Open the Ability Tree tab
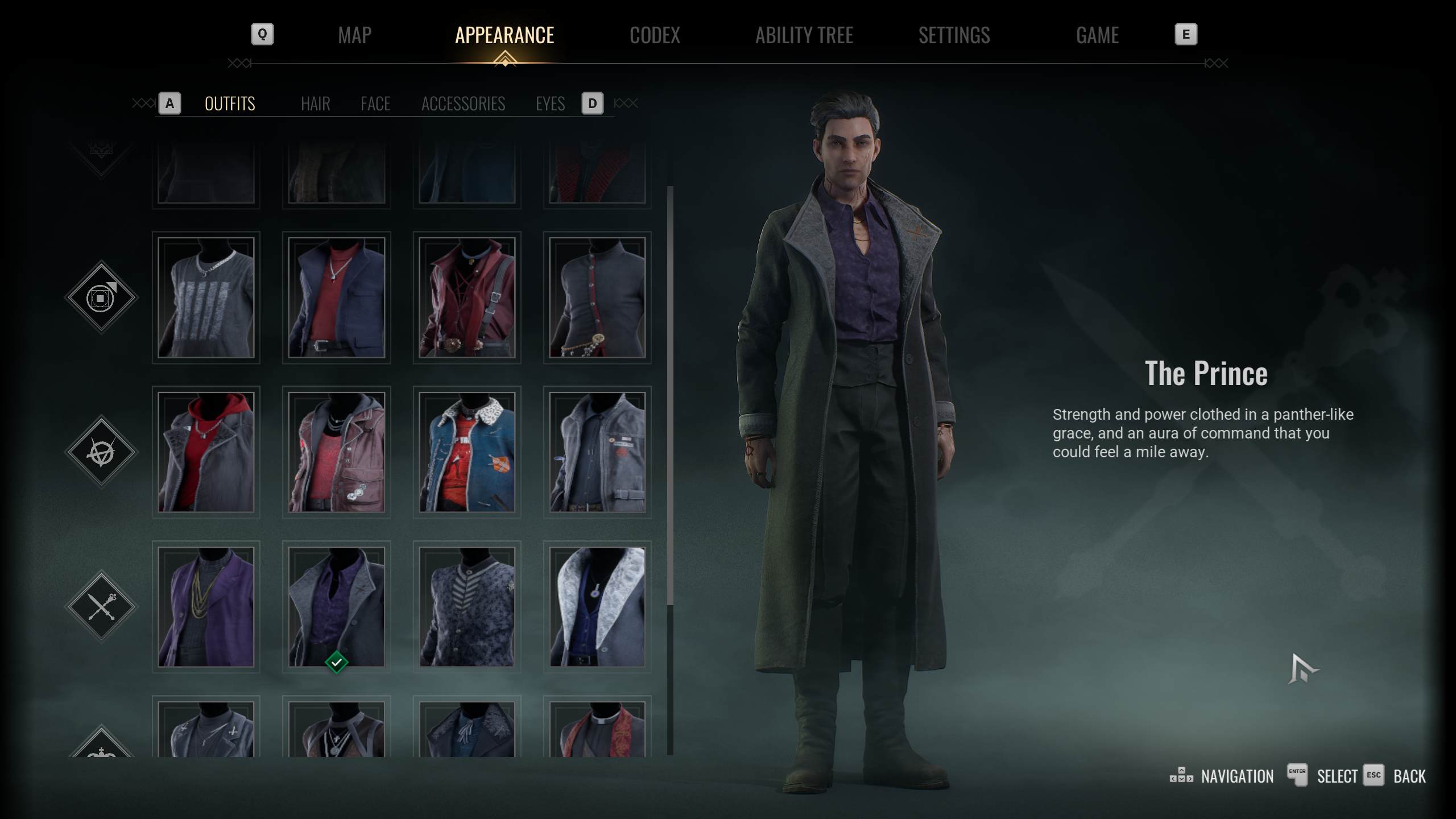This screenshot has height=819, width=1456. point(804,35)
